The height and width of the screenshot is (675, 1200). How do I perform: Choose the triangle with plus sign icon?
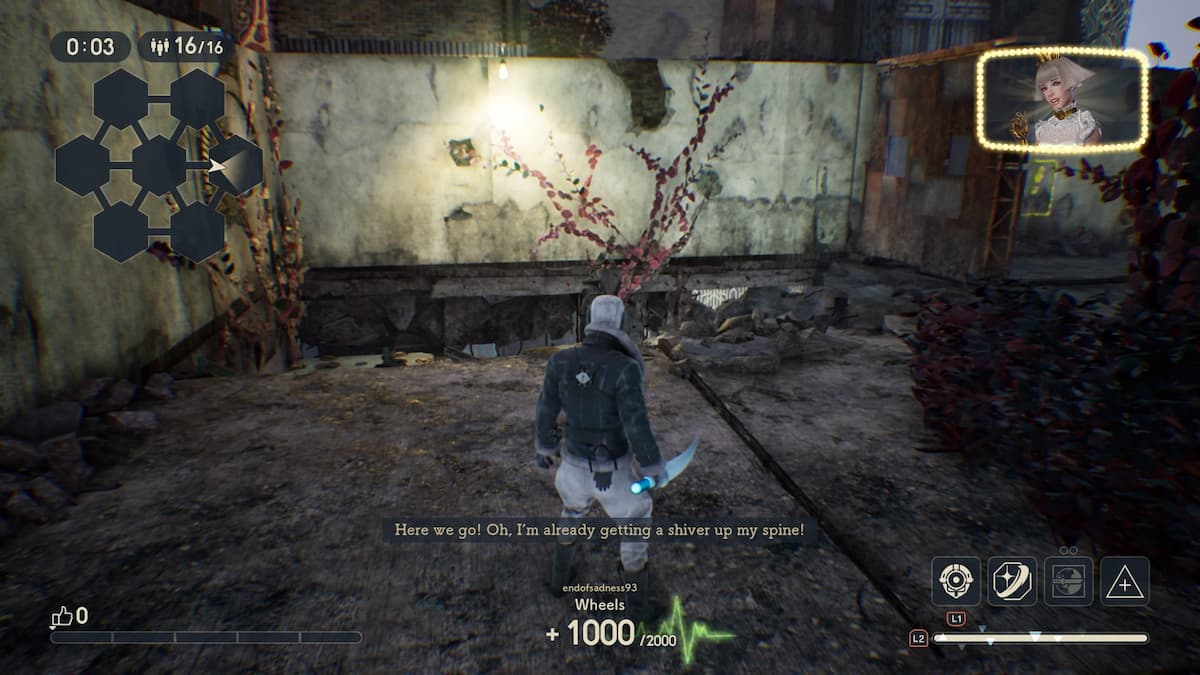1125,581
